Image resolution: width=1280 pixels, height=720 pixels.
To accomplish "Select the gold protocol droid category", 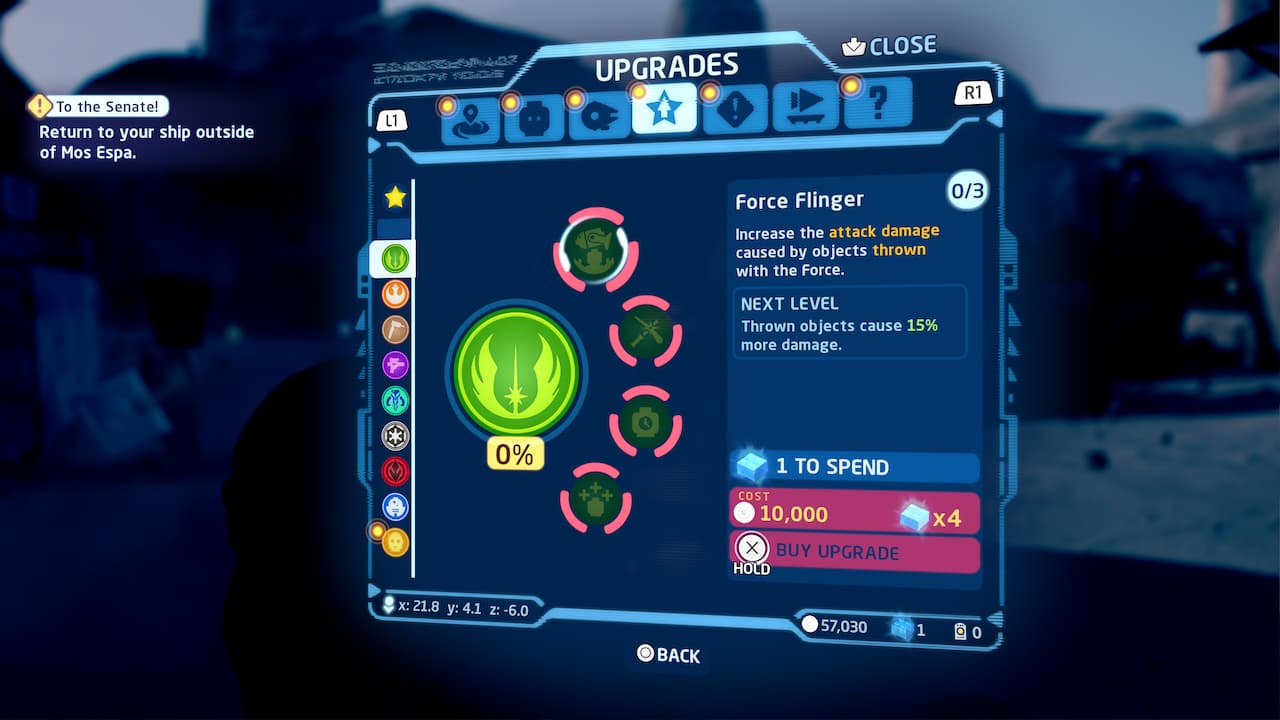I will (395, 542).
